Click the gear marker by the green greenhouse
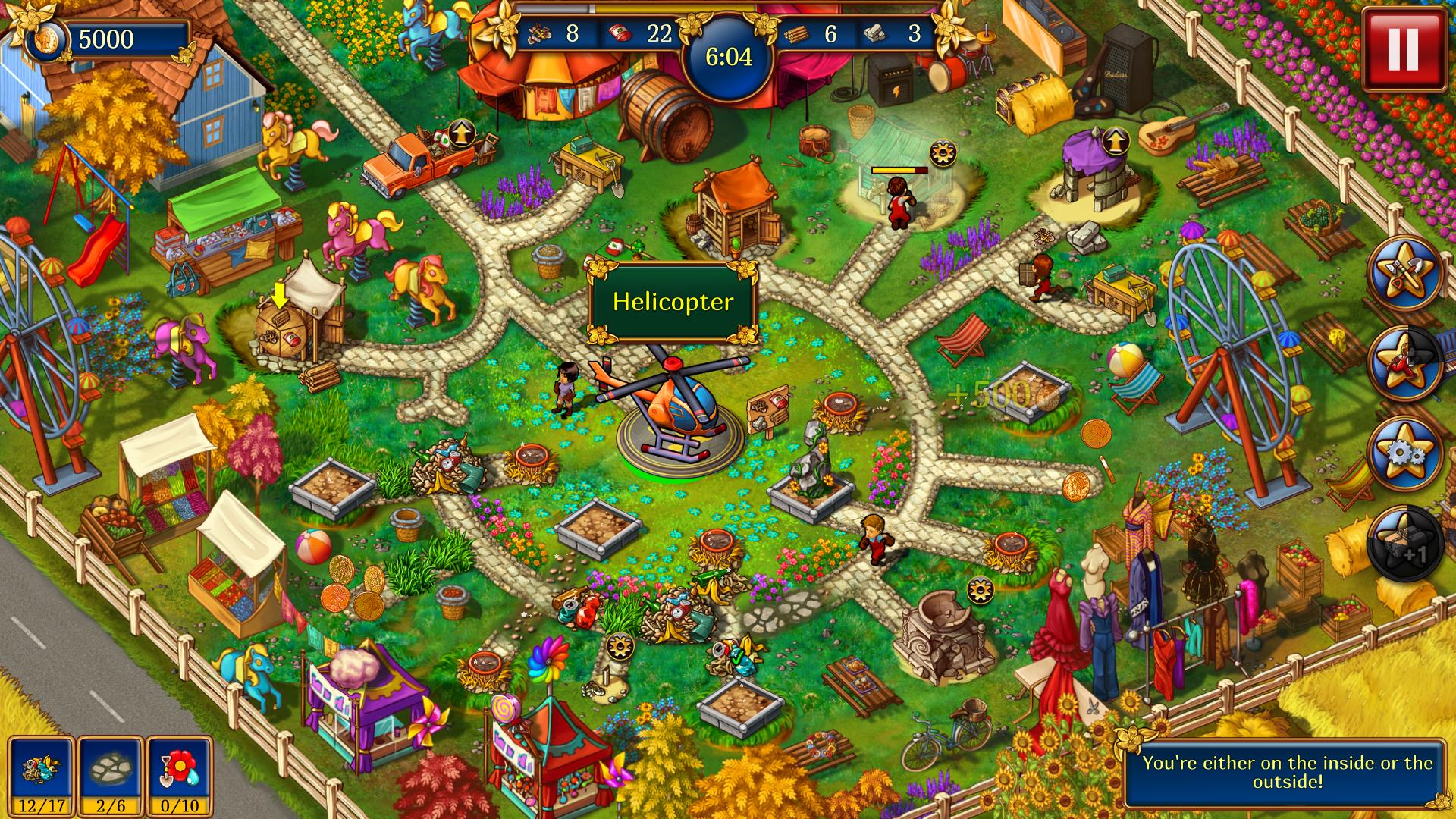 tap(943, 153)
